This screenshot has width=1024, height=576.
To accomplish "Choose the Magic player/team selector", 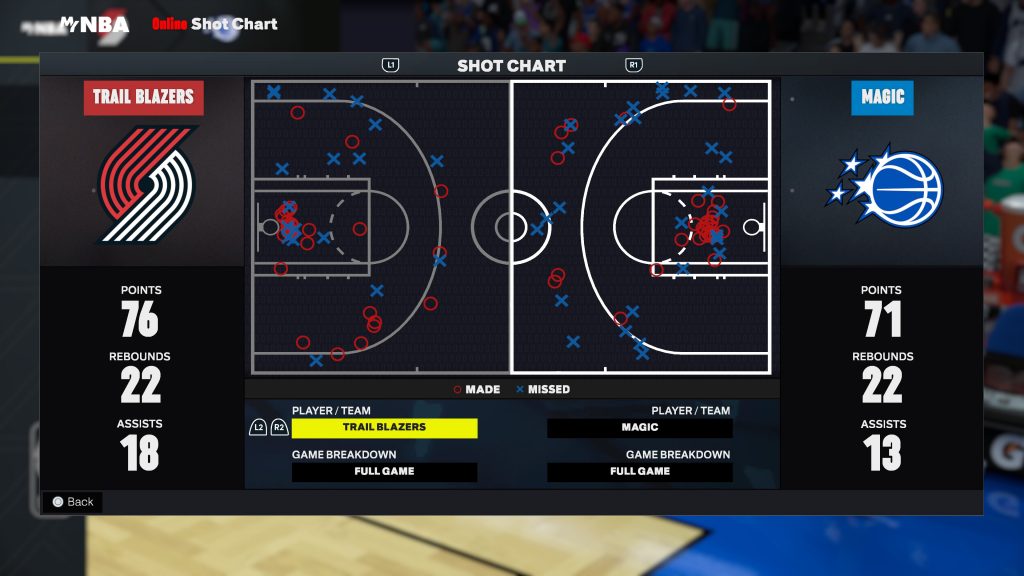I will (x=639, y=427).
